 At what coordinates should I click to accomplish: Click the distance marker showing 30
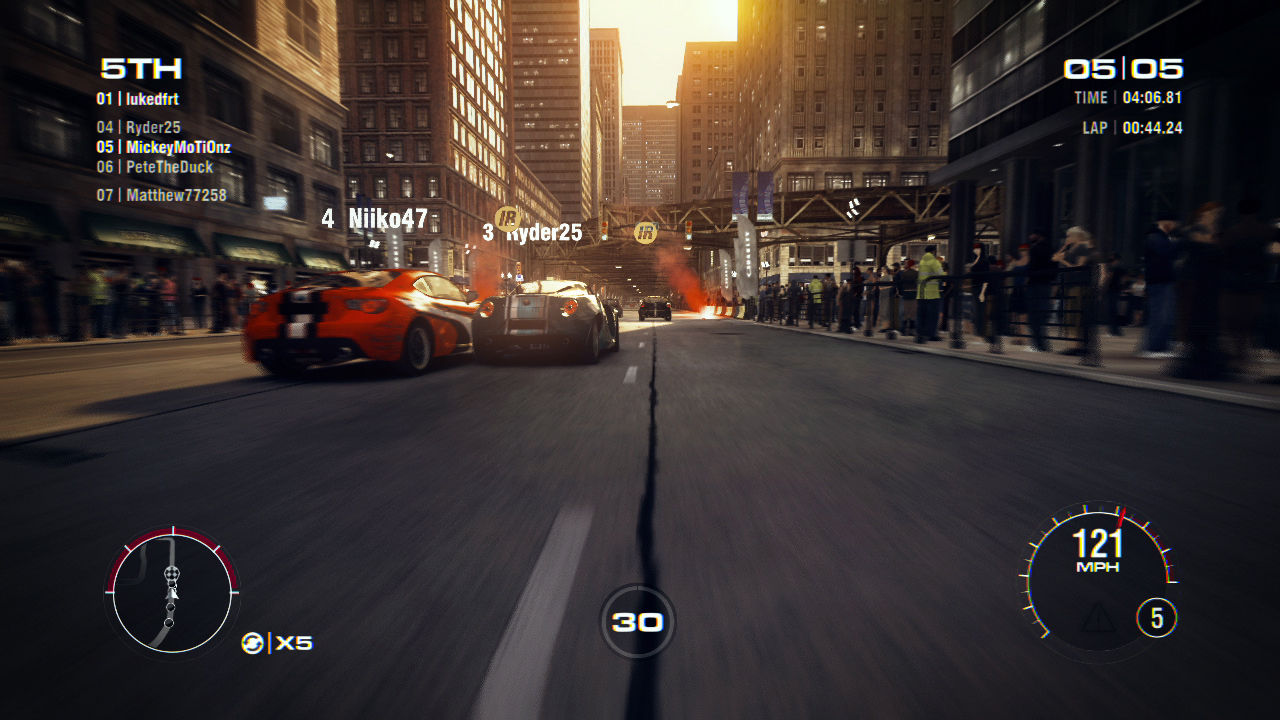638,620
